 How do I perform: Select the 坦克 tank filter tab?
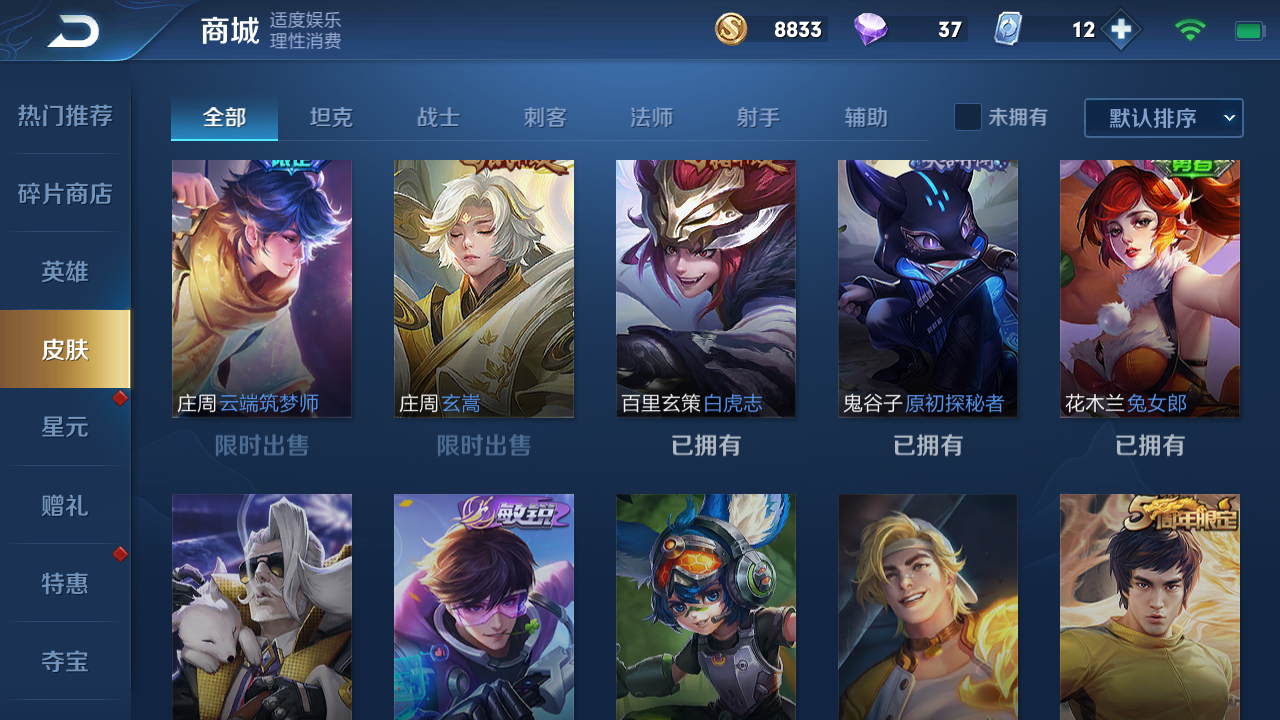tap(331, 117)
